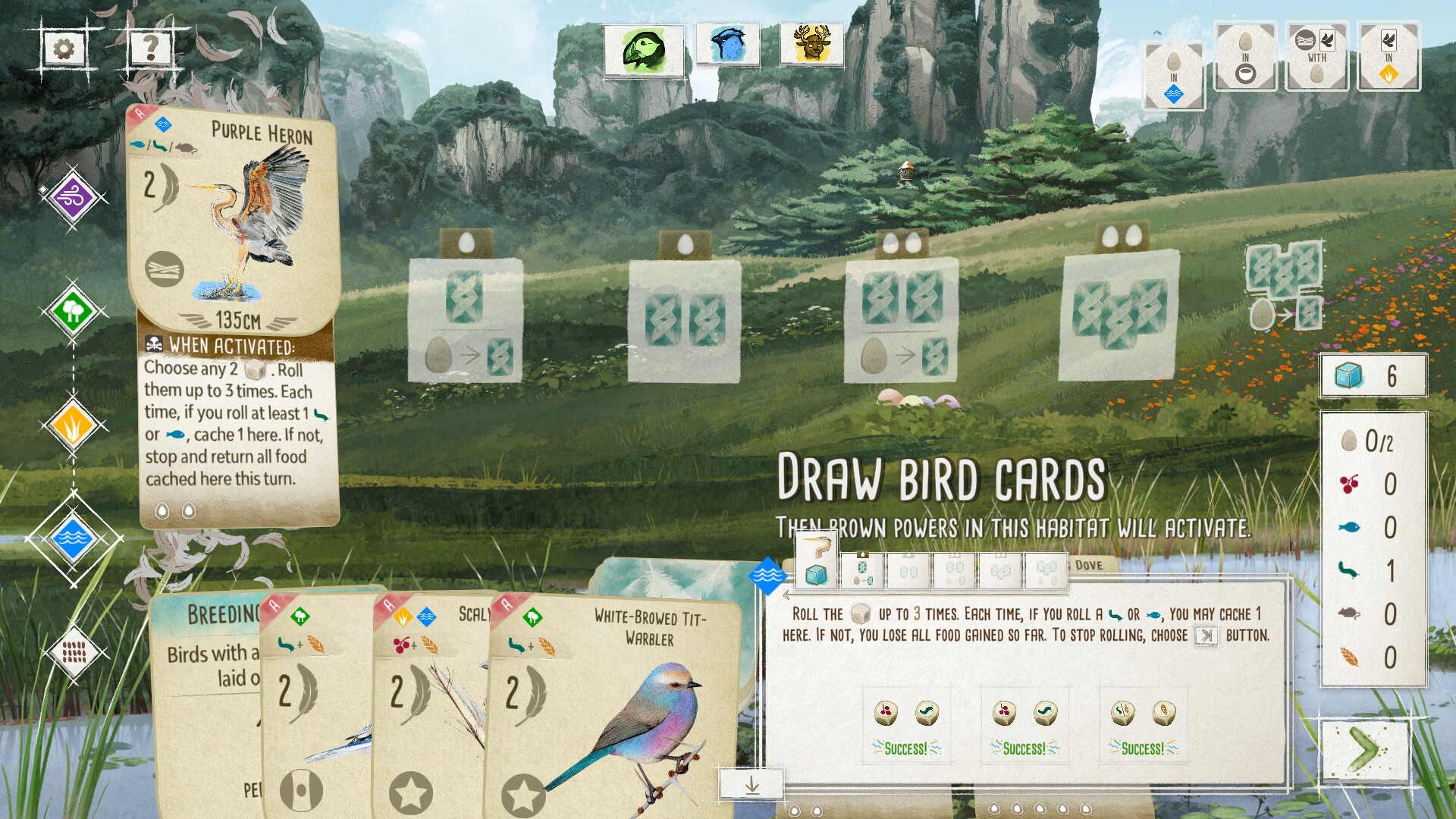Collapse the dialog using the download arrow button
This screenshot has height=819, width=1456.
pos(752,784)
